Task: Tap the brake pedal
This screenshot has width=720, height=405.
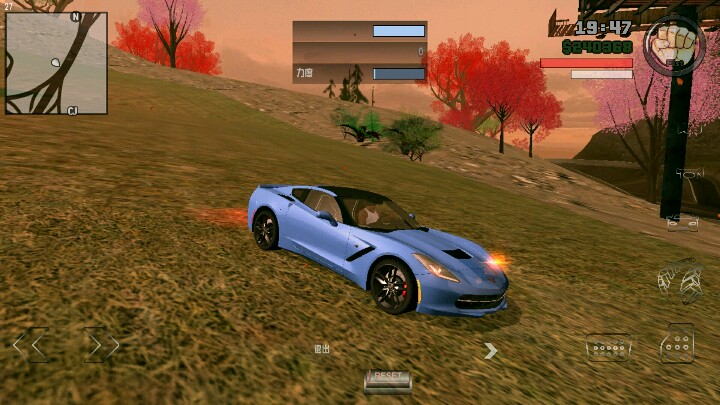Action: coord(608,347)
